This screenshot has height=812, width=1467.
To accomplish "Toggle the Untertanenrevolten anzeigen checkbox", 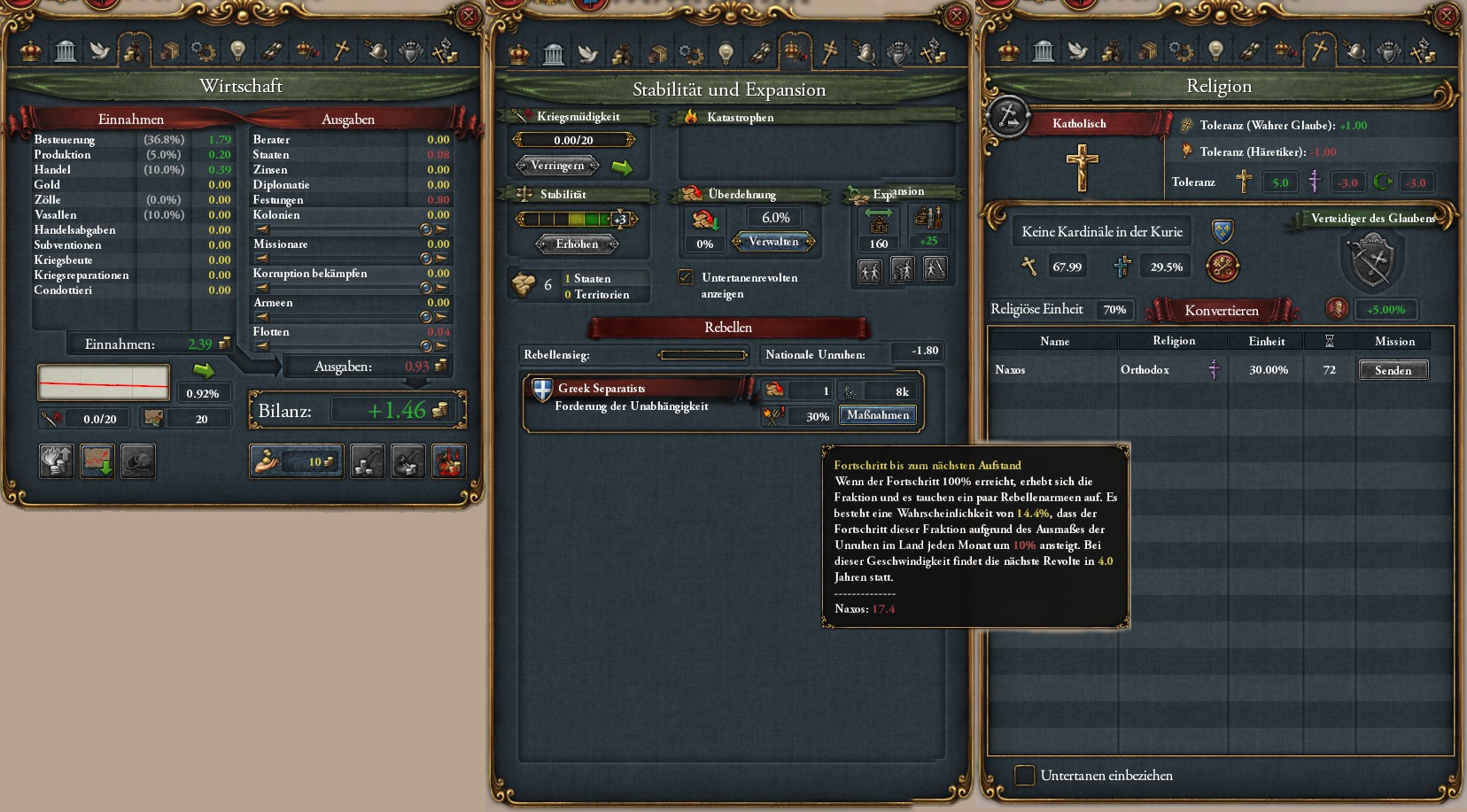I will (x=686, y=277).
